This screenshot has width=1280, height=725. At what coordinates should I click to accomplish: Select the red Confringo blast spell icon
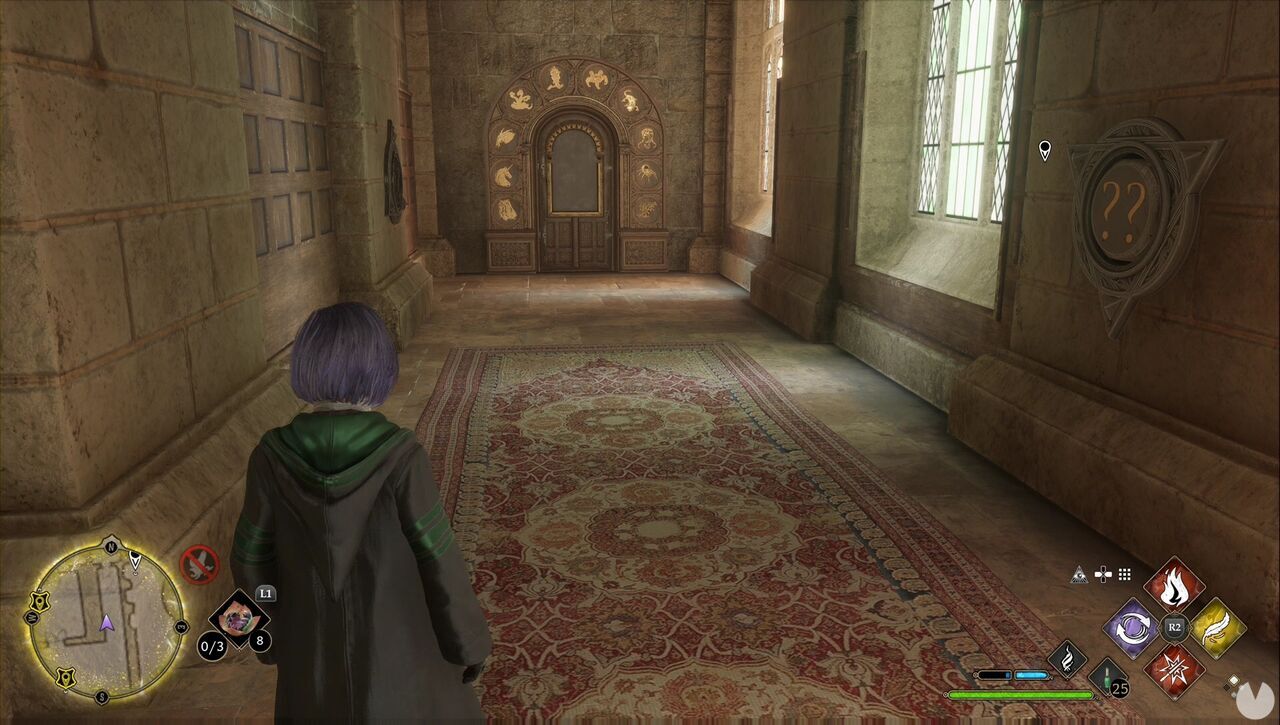[1174, 670]
